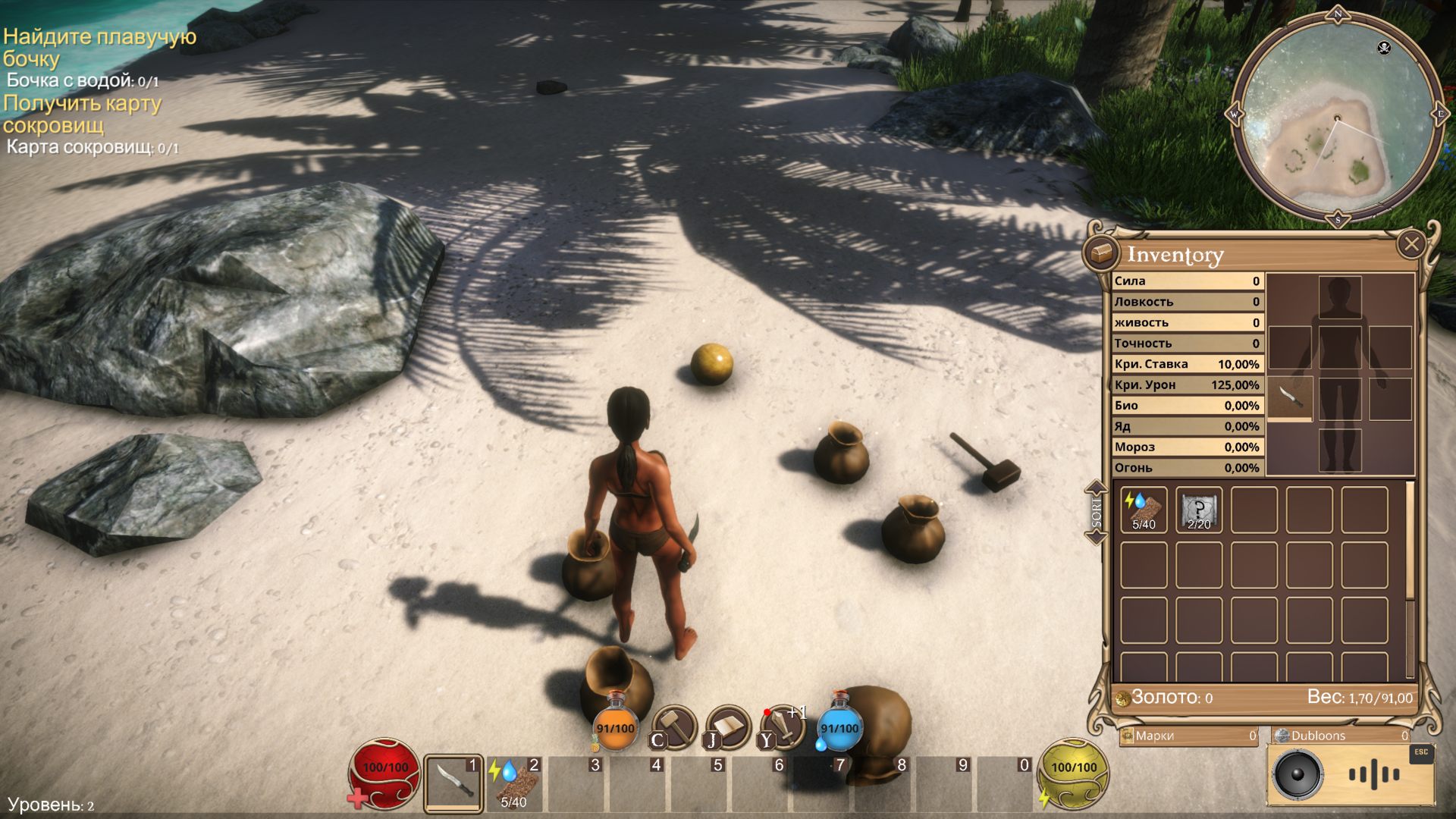Click the SORT inventory button

tap(1097, 513)
